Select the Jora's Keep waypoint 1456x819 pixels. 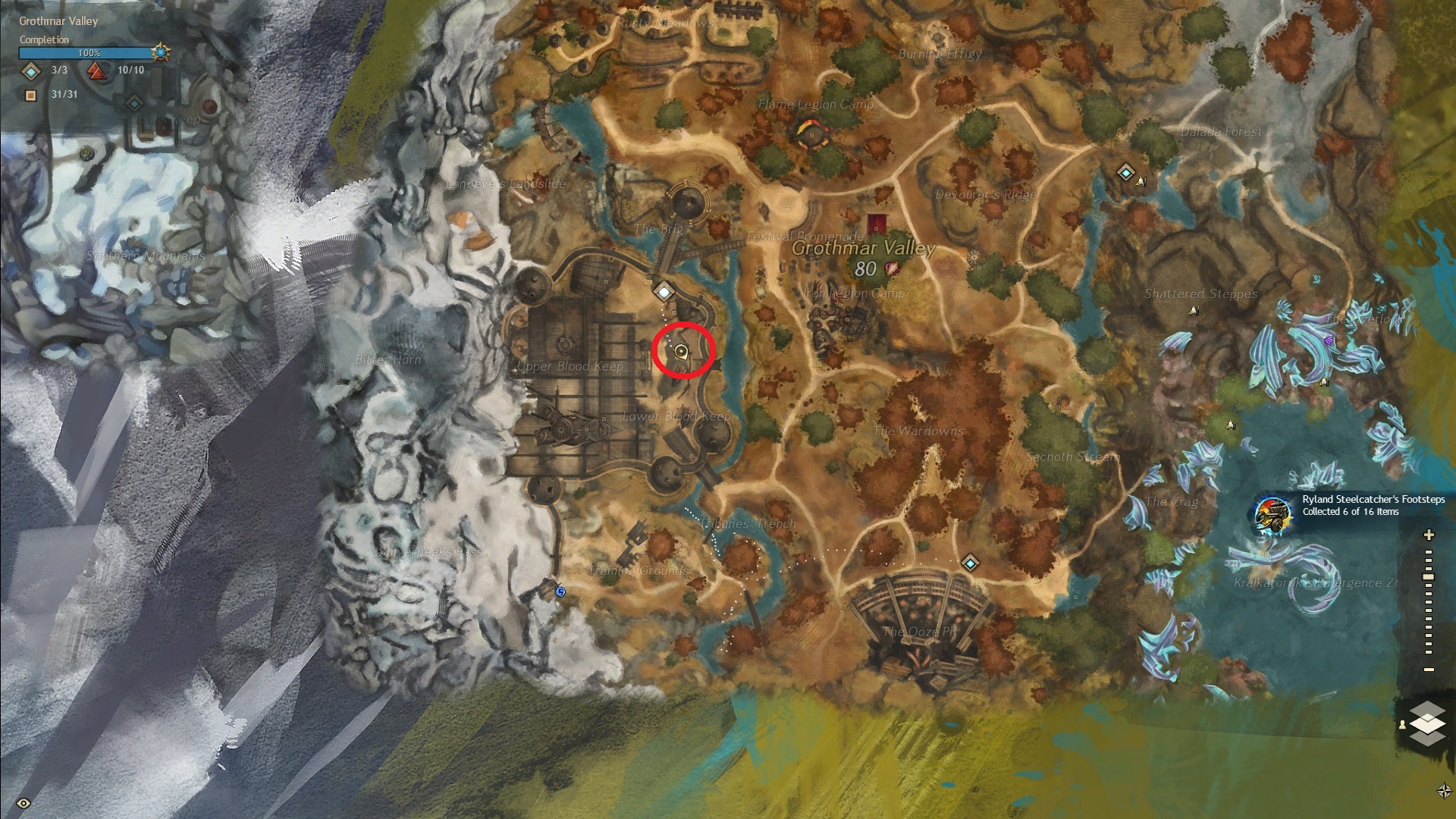[134, 103]
